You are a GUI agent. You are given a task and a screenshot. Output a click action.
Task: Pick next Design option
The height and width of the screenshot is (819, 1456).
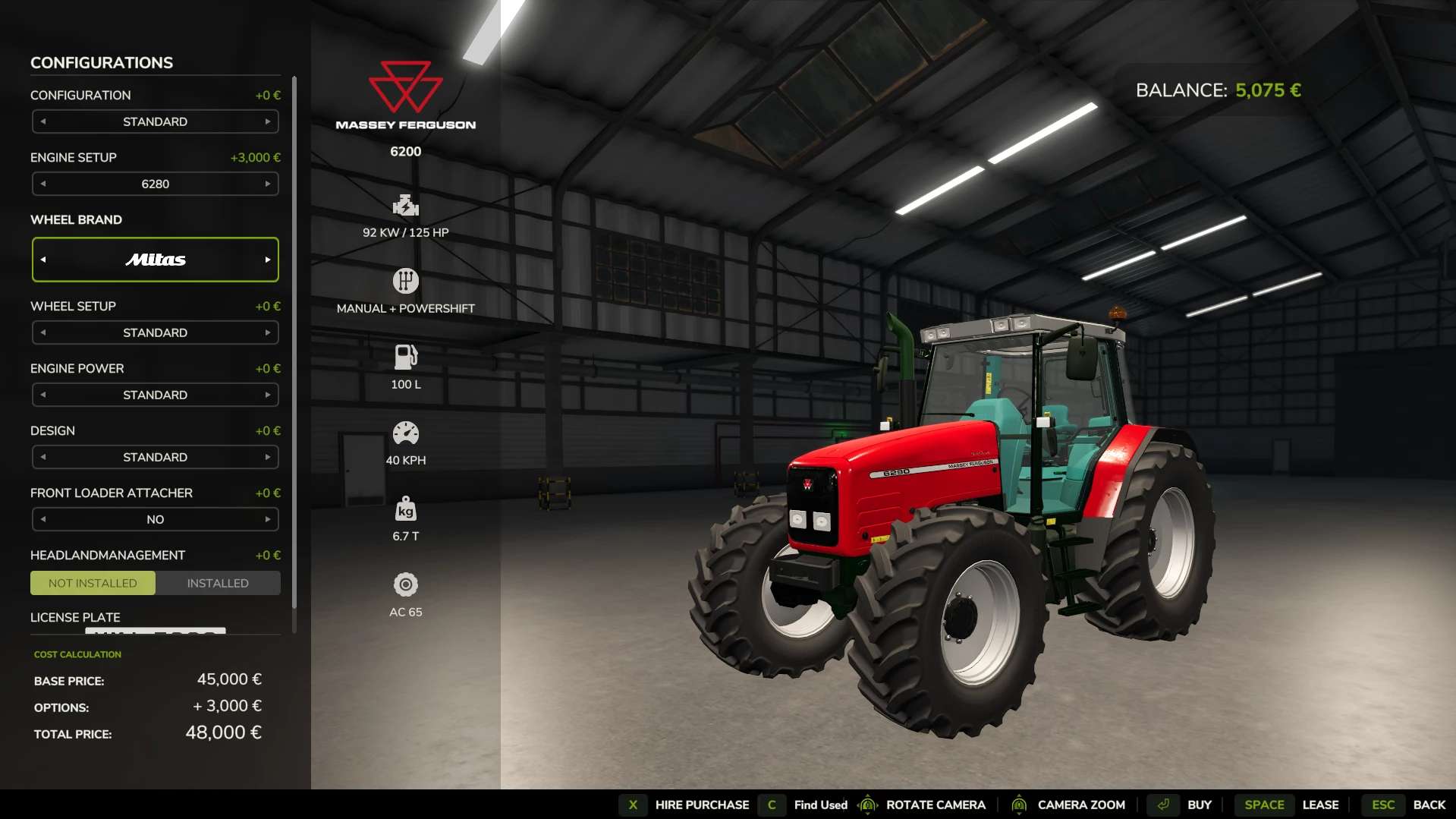(268, 457)
